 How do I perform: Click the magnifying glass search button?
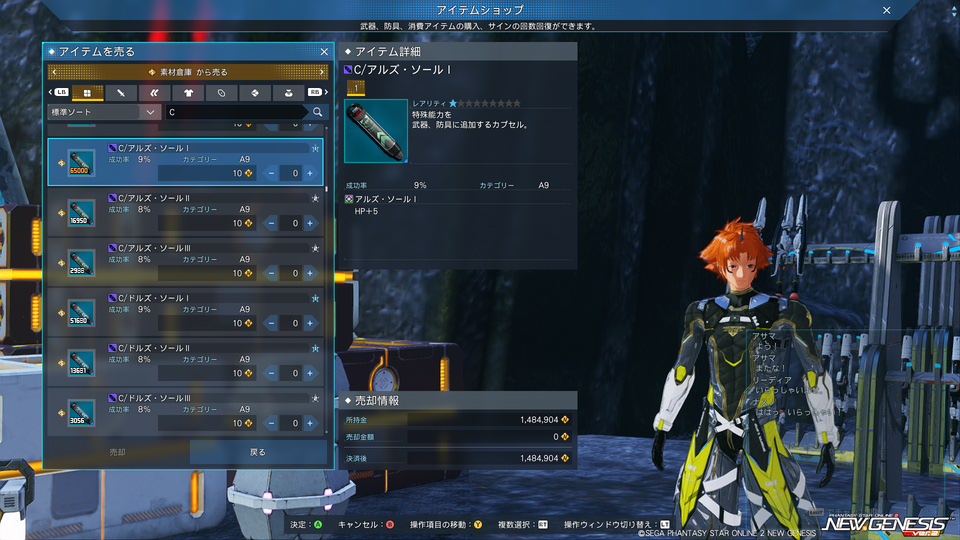pos(318,113)
